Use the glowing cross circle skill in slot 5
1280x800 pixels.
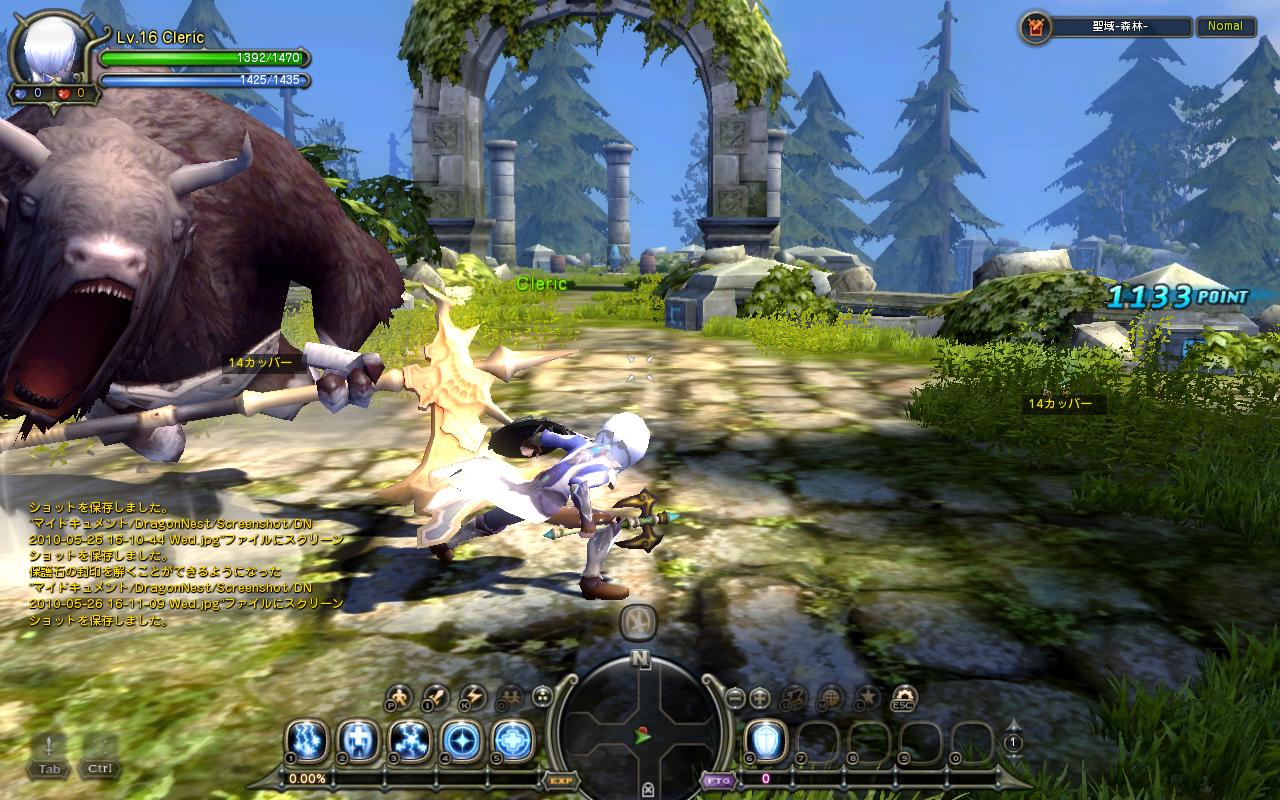click(x=513, y=741)
